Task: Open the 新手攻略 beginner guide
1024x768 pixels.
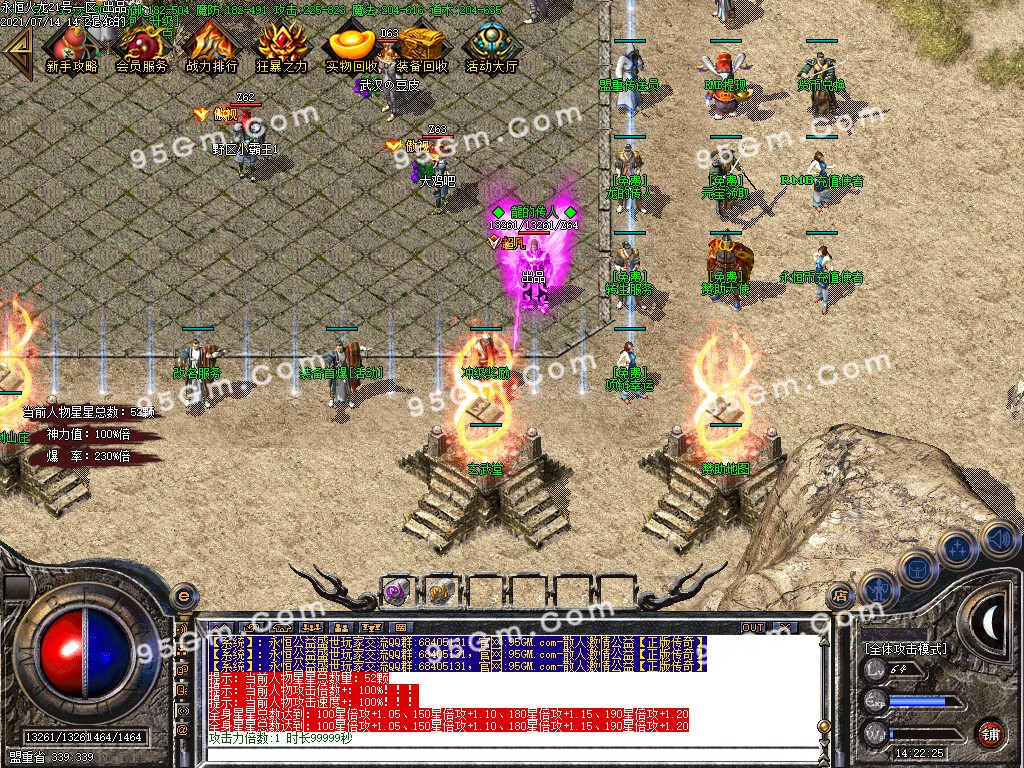Action: [72, 46]
